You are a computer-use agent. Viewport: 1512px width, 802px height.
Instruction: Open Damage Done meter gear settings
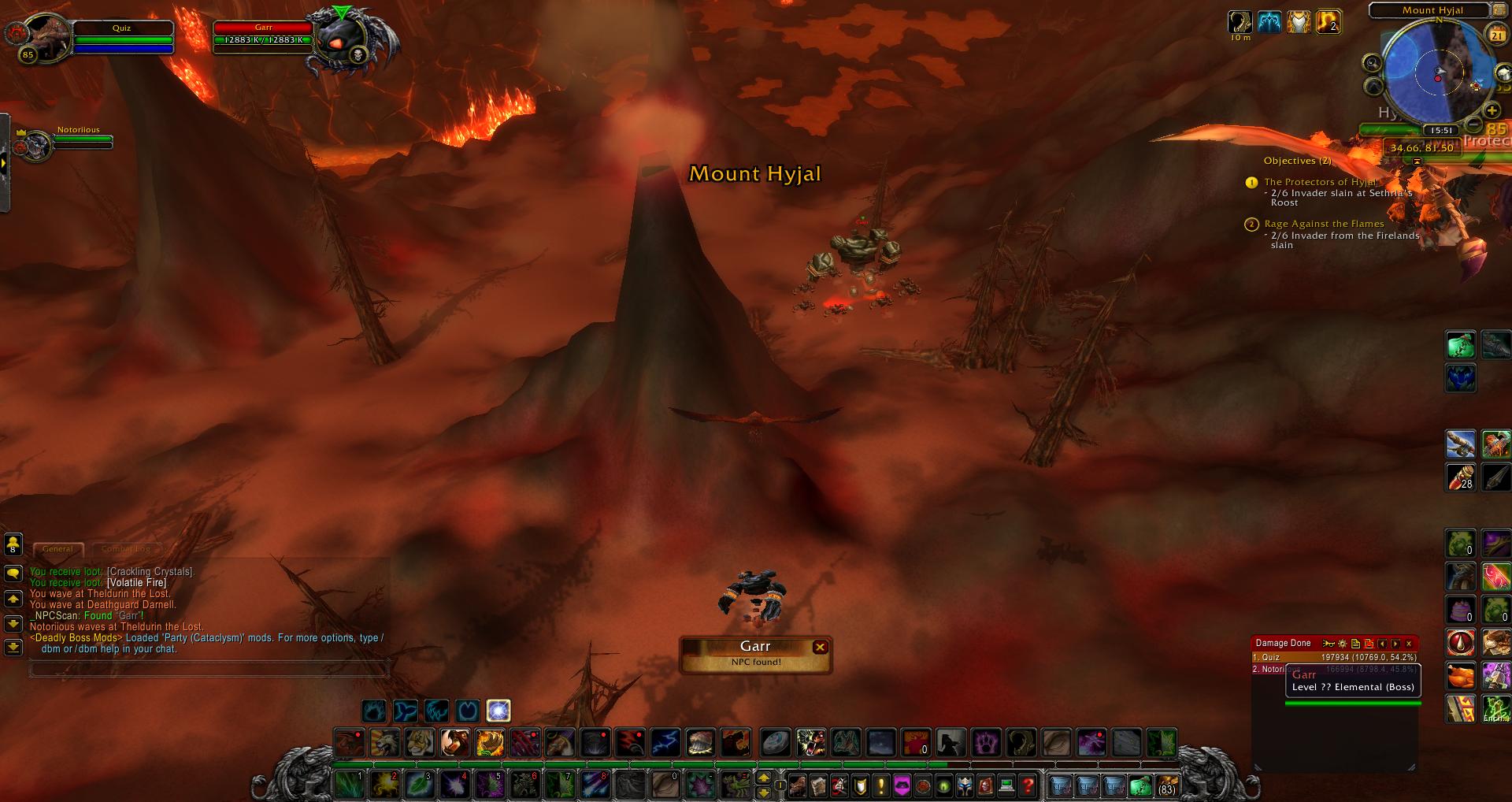(1343, 644)
